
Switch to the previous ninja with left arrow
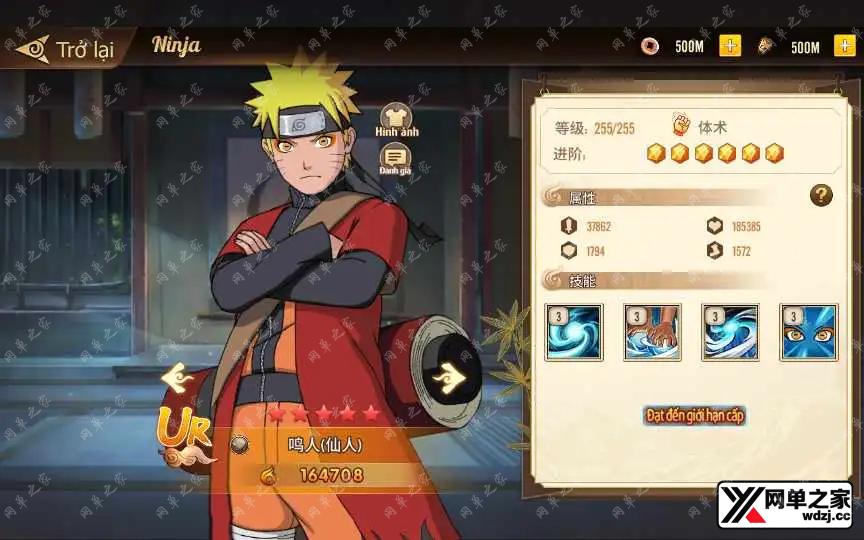pyautogui.click(x=179, y=378)
